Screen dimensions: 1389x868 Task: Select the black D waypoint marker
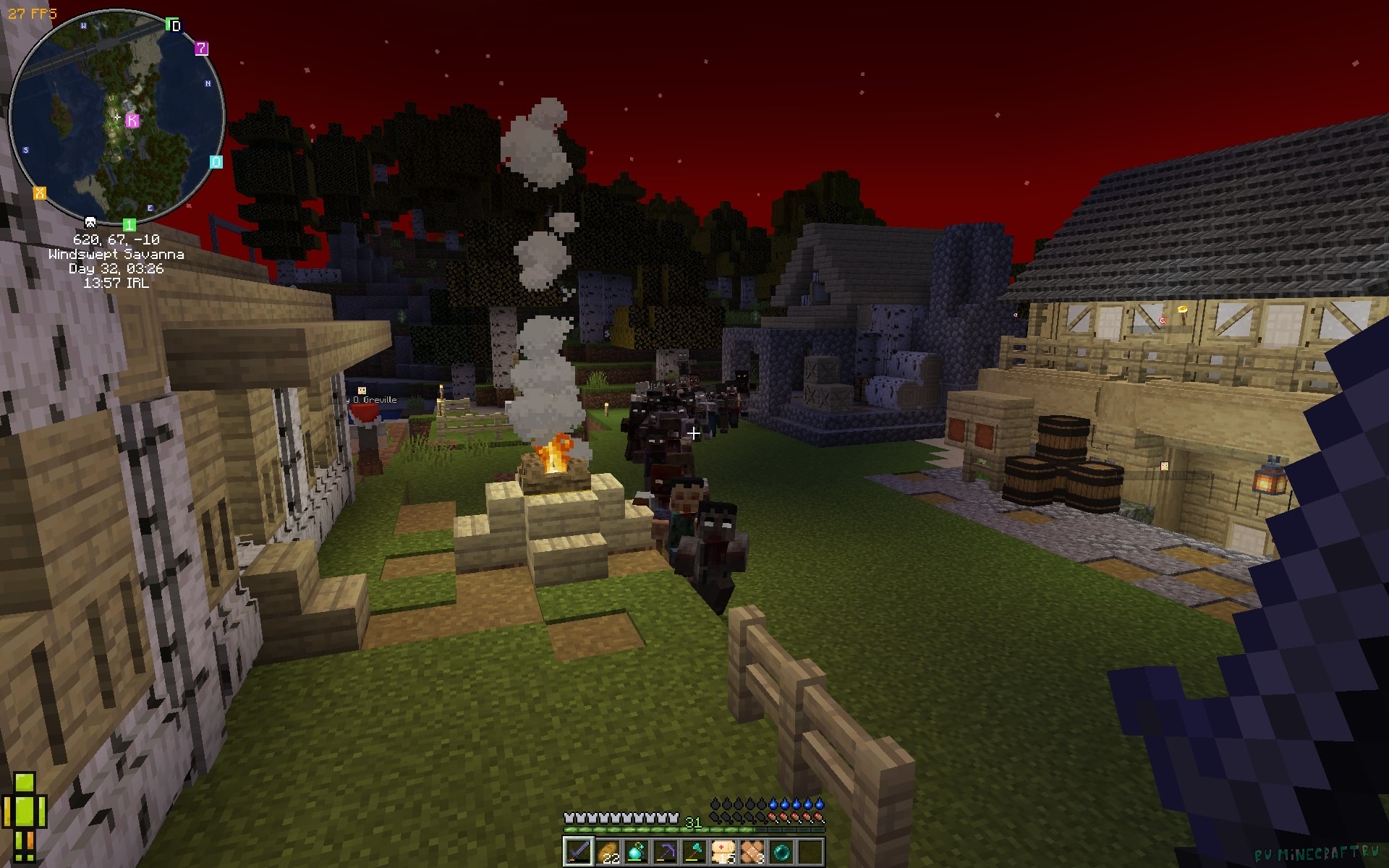click(174, 25)
